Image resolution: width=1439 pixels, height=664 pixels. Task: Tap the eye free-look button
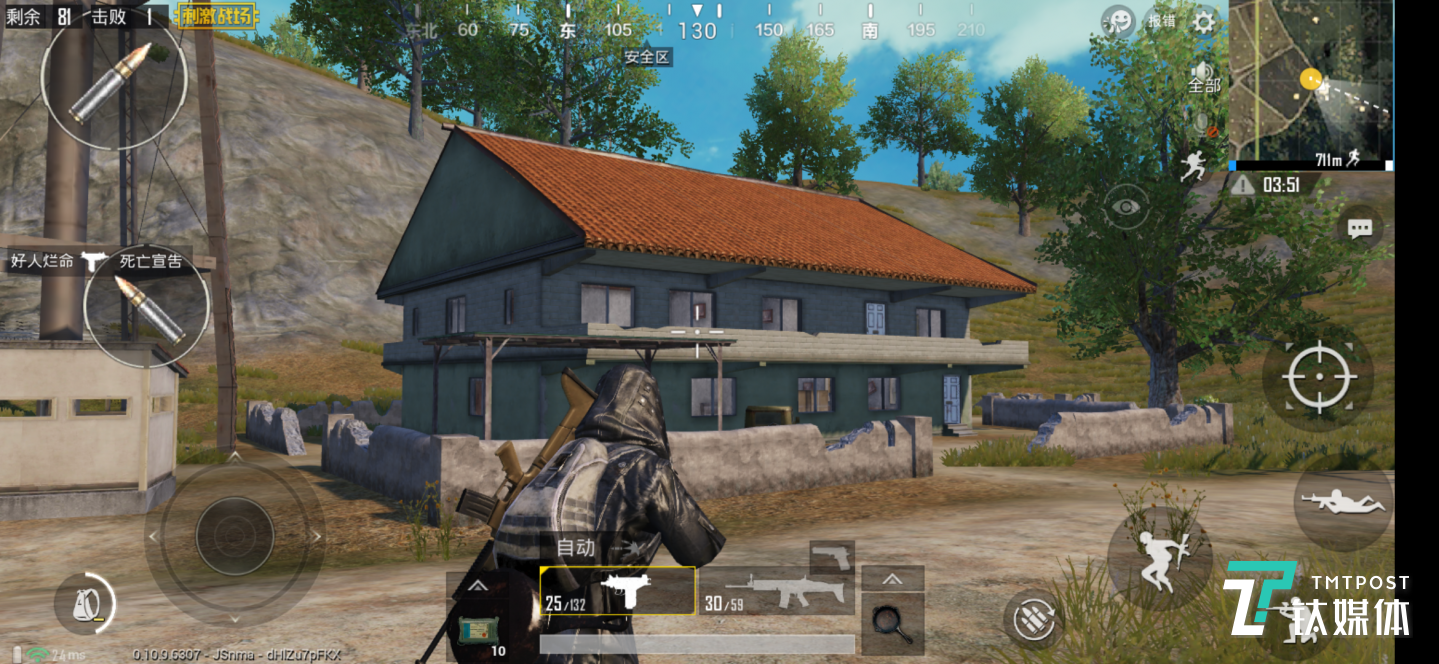(x=1127, y=207)
